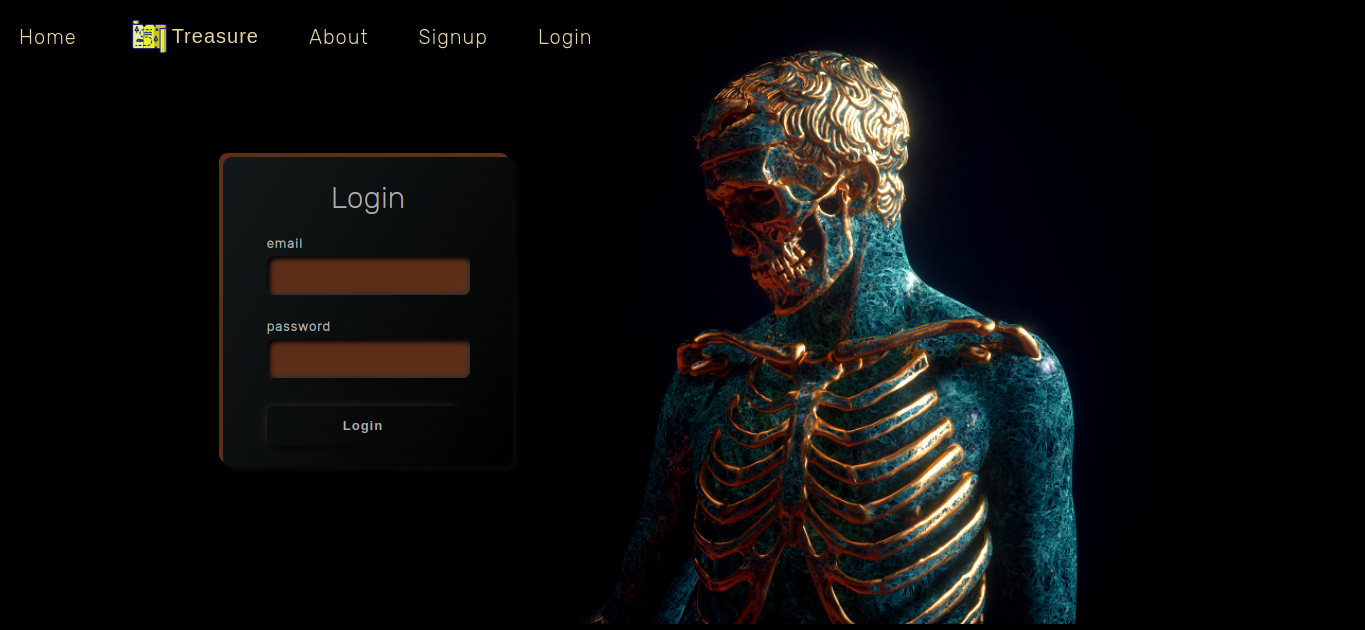Go to the Home page
The width and height of the screenshot is (1365, 630).
[x=47, y=37]
